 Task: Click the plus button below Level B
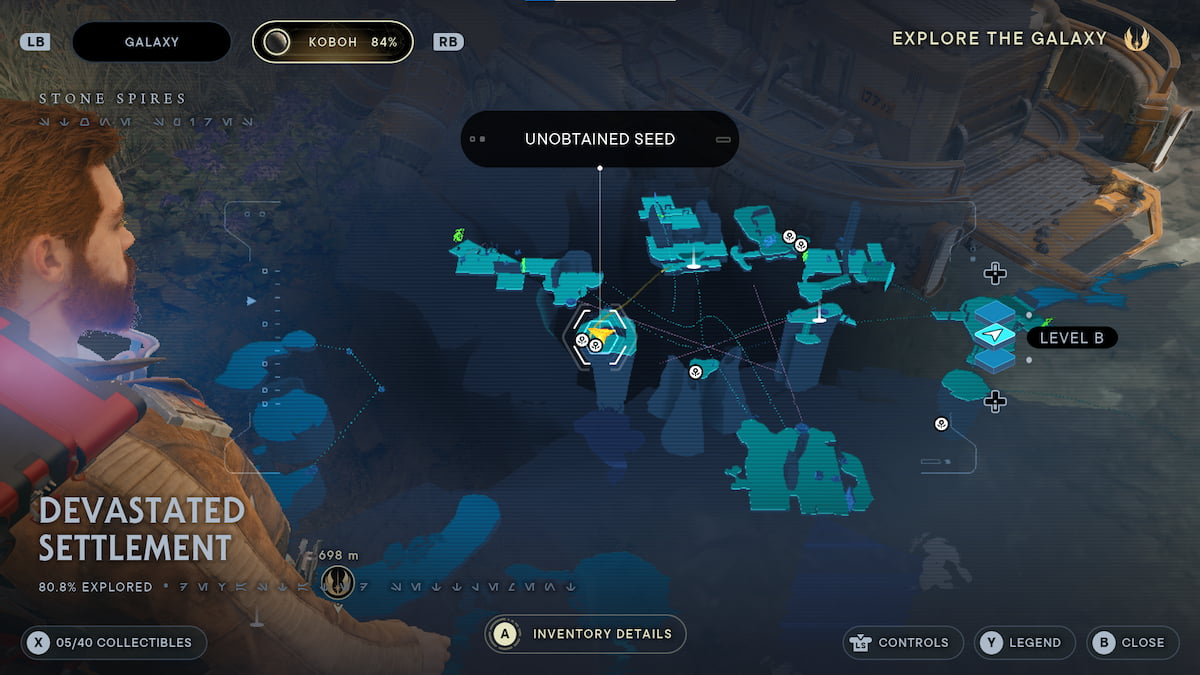pyautogui.click(x=994, y=402)
